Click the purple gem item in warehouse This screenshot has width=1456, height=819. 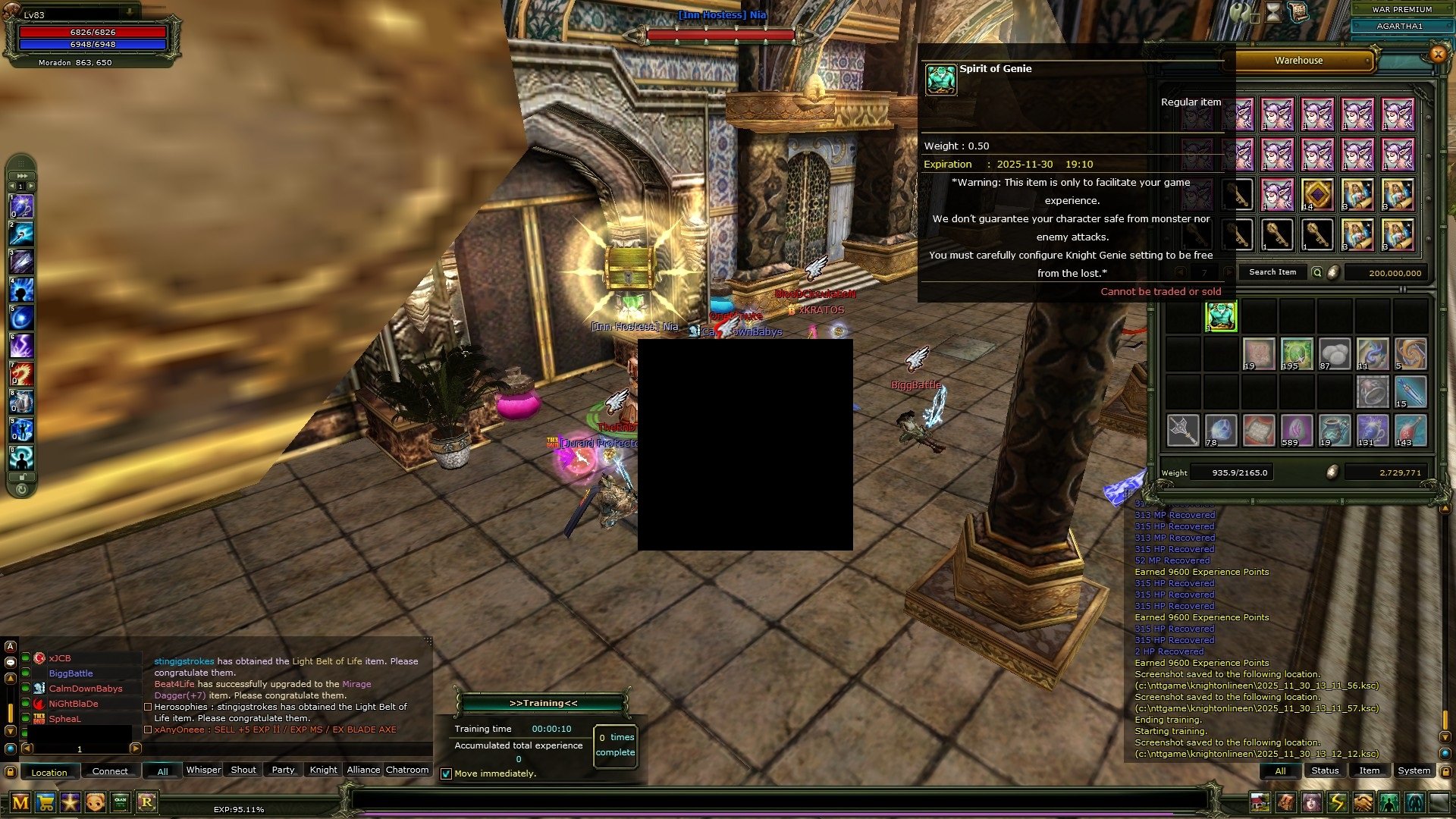pyautogui.click(x=1317, y=195)
